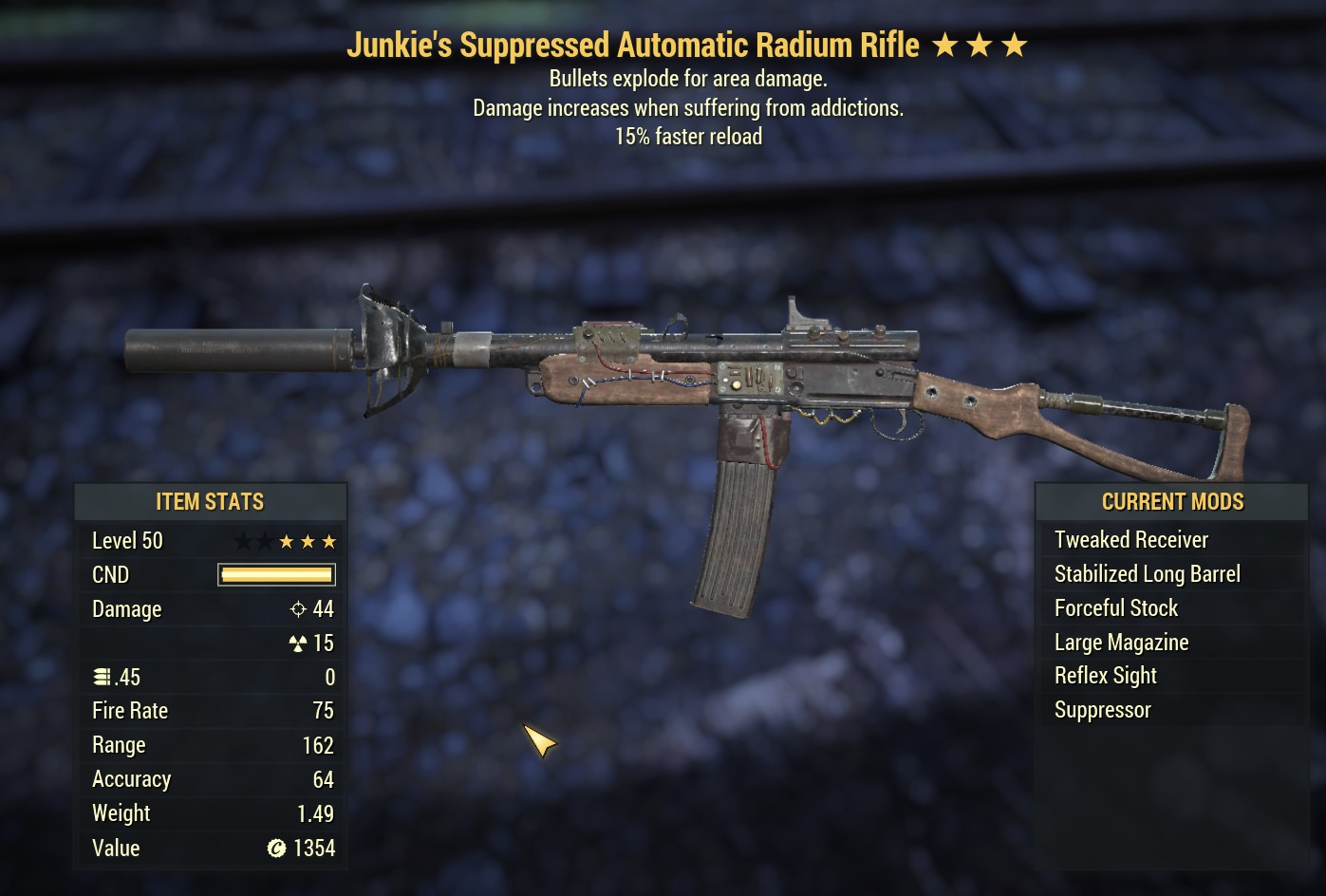Click the yellow cursor arrow on screen
The width and height of the screenshot is (1326, 896).
tap(538, 740)
